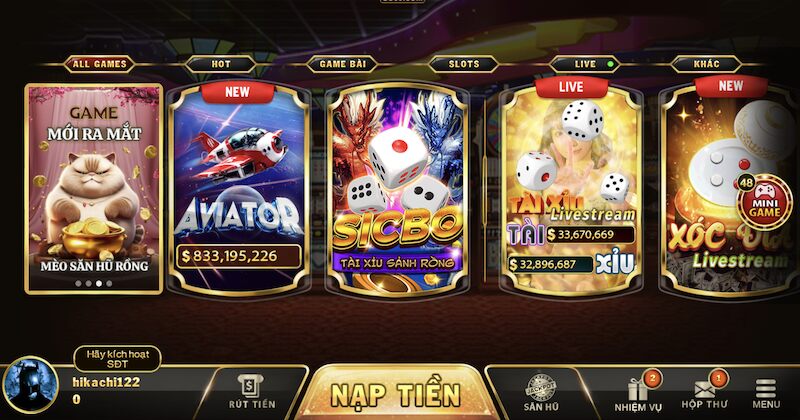Show the SLOTS category
This screenshot has width=800, height=420.
click(x=463, y=64)
